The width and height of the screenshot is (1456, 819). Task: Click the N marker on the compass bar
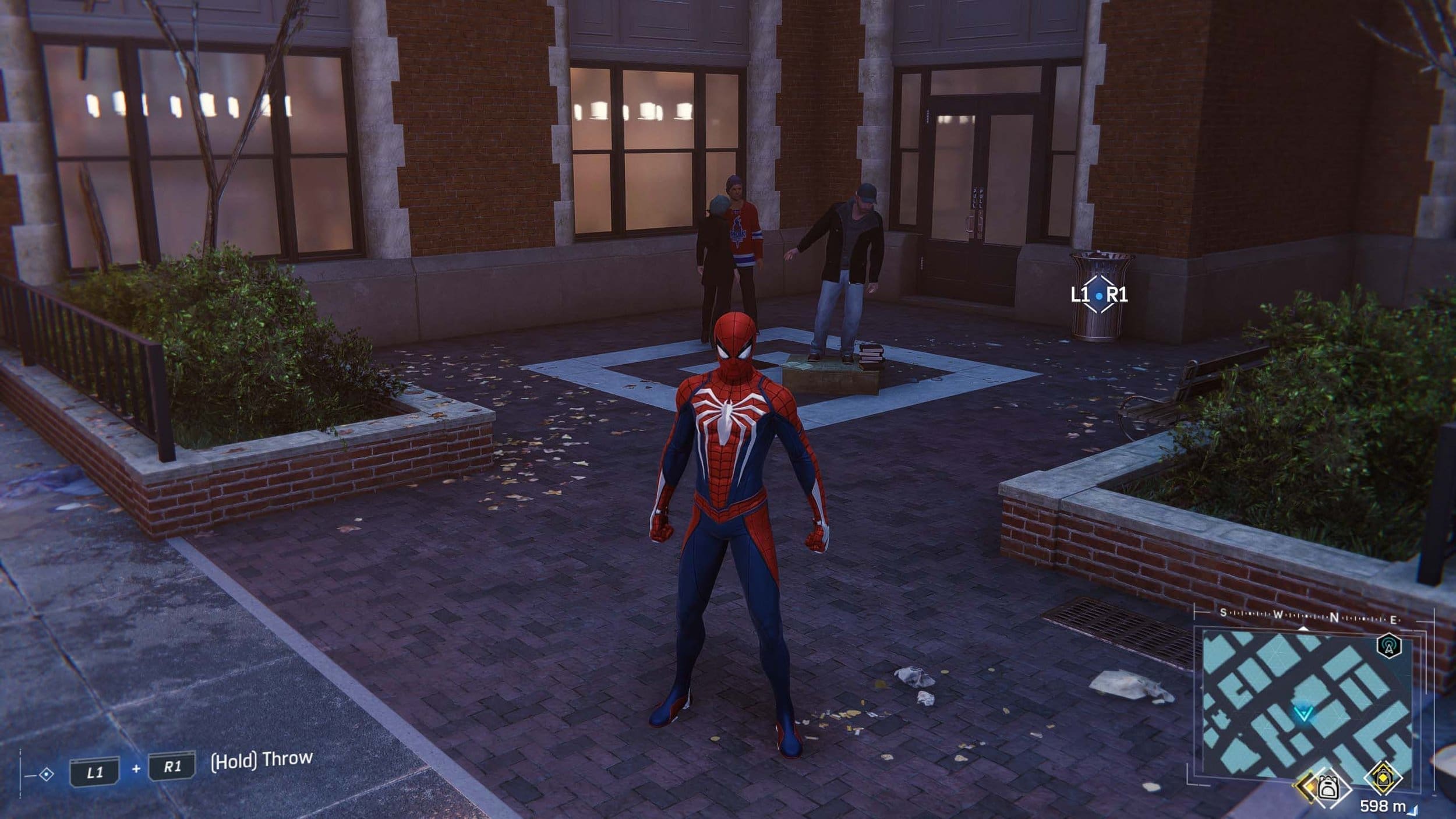1334,618
